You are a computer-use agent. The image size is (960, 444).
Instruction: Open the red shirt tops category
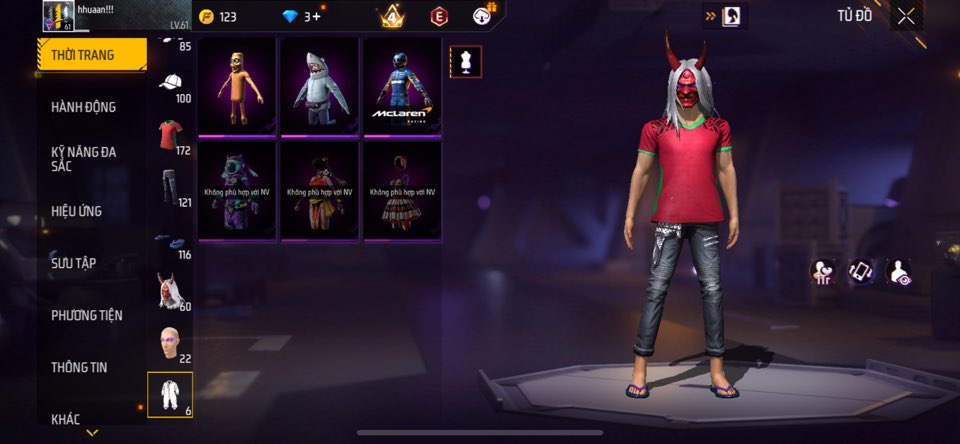pyautogui.click(x=170, y=136)
